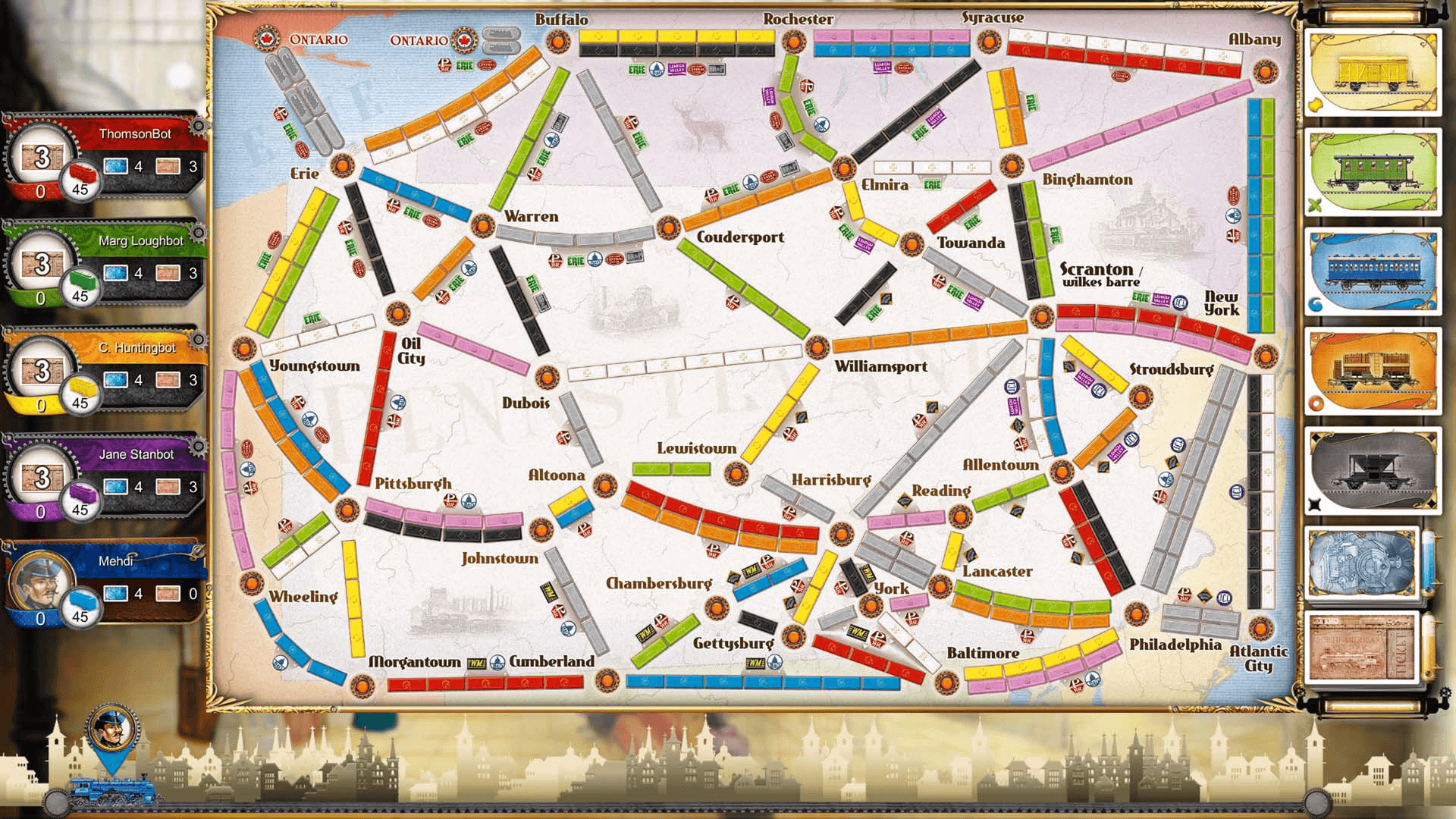The height and width of the screenshot is (819, 1456).
Task: Draw the yellow boxcar train card
Action: pyautogui.click(x=1374, y=72)
